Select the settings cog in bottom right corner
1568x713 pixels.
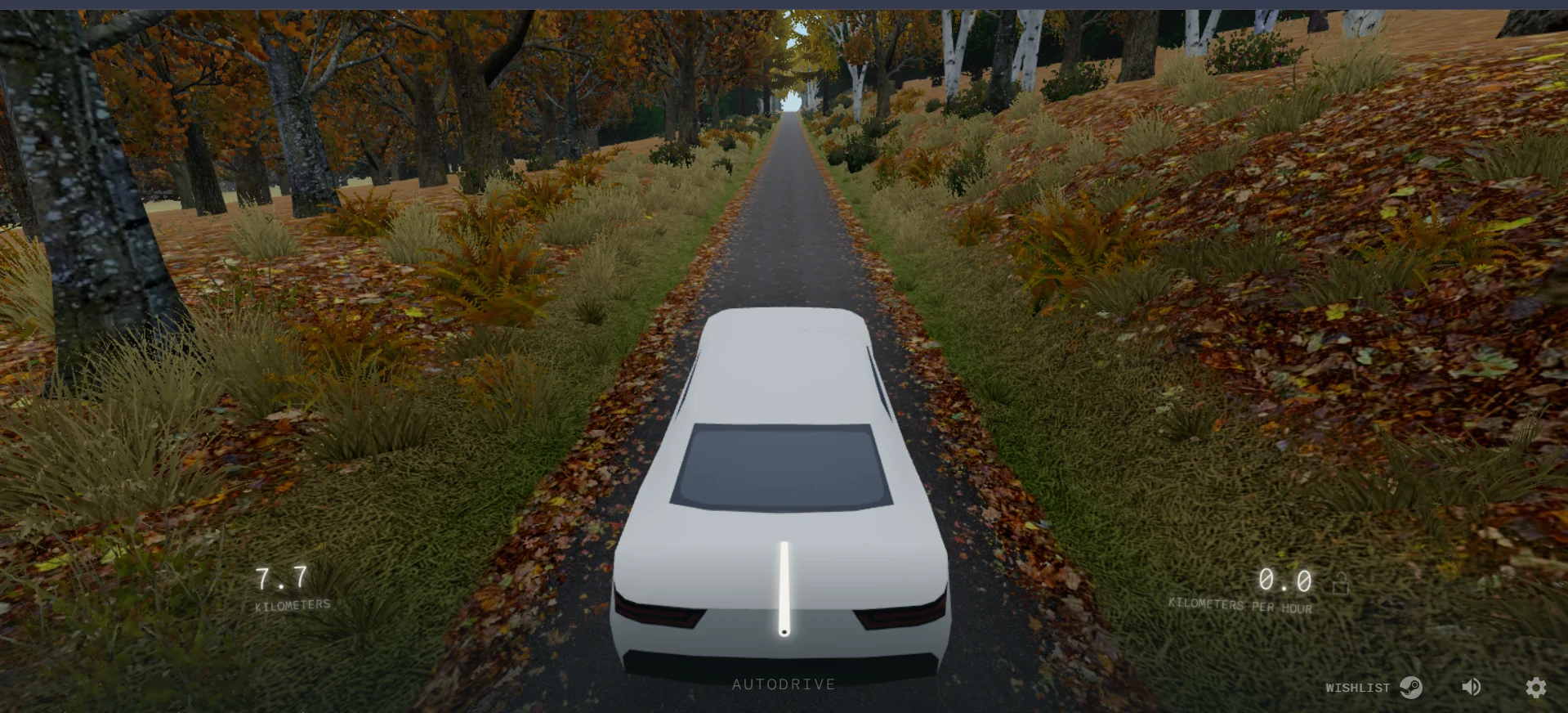pyautogui.click(x=1535, y=688)
